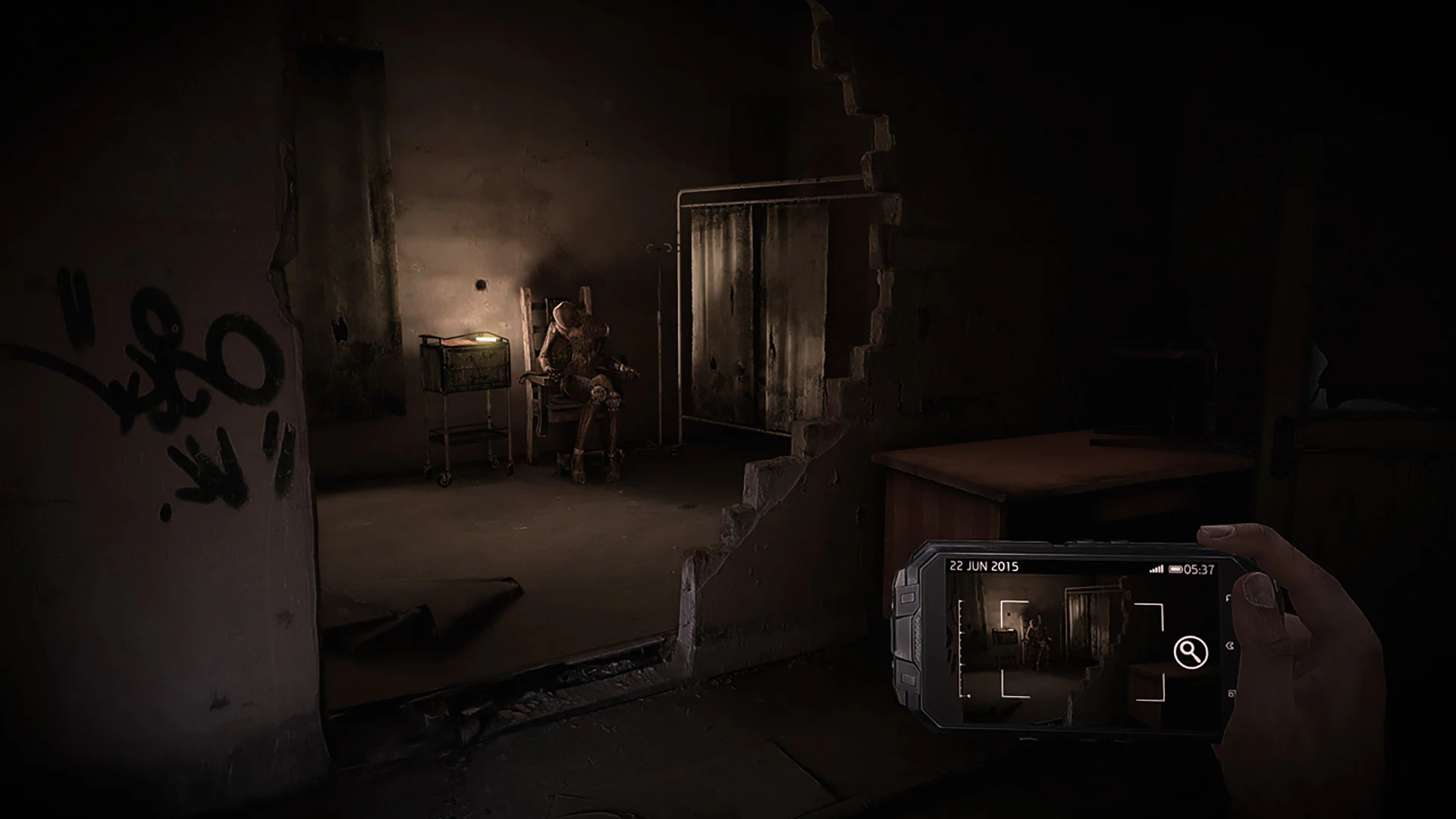Tap the 05:37 clock readout on the phone
Viewport: 1456px width, 819px height.
click(1199, 569)
